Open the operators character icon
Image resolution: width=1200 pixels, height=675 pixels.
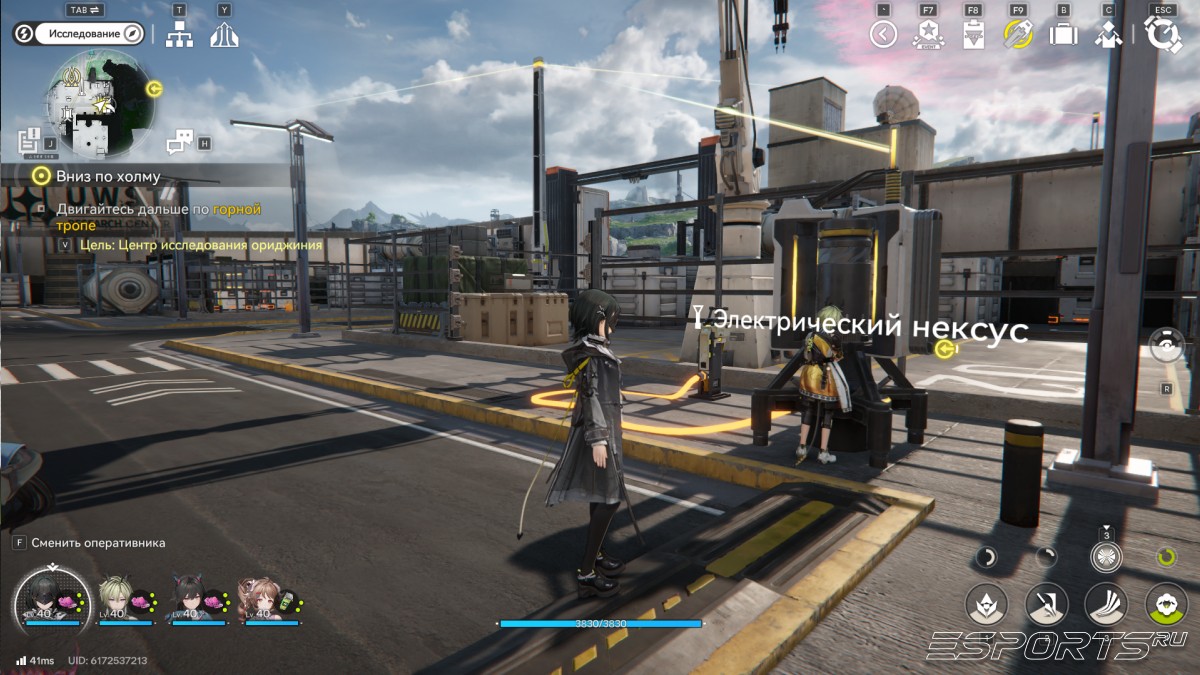[1108, 34]
